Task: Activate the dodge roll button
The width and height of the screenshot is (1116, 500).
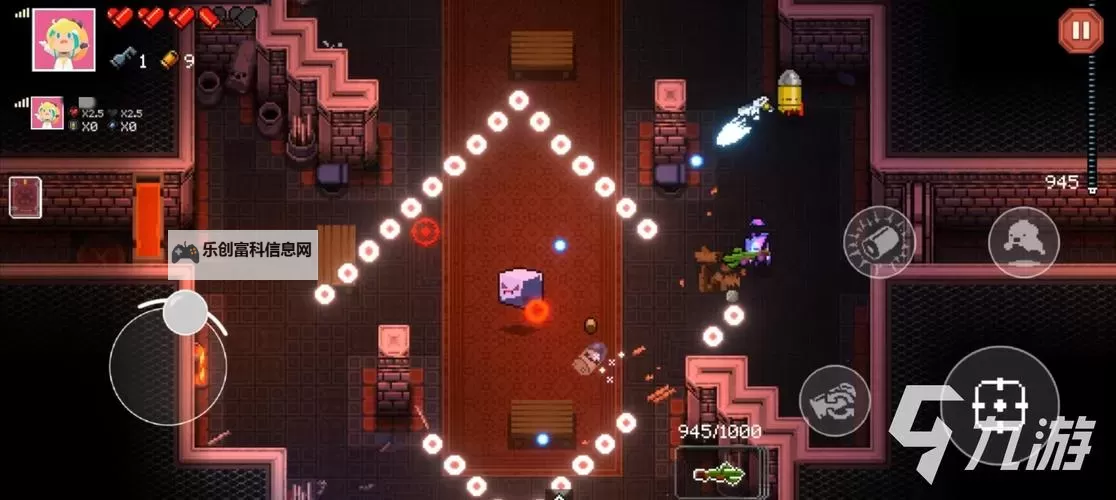Action: click(x=1024, y=243)
